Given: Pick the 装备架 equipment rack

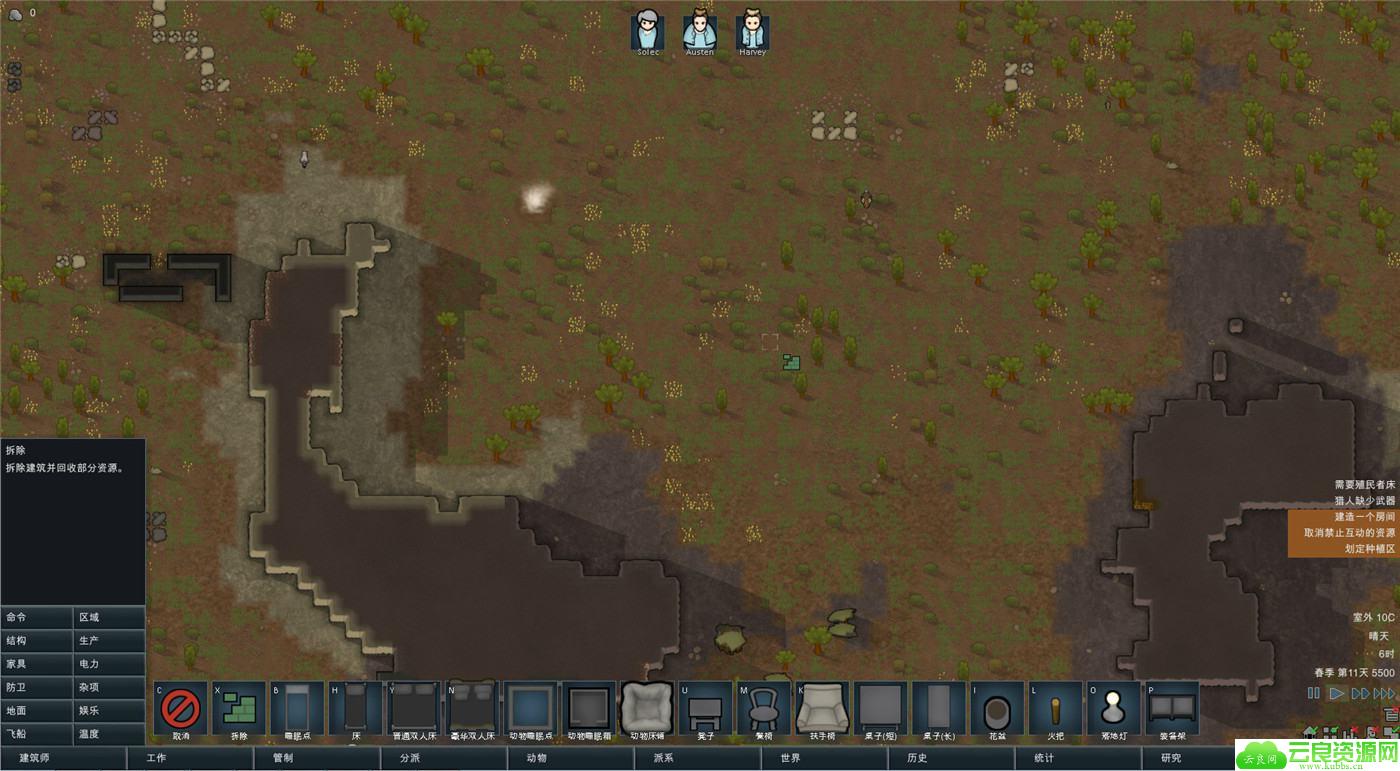Looking at the screenshot, I should coord(1172,708).
